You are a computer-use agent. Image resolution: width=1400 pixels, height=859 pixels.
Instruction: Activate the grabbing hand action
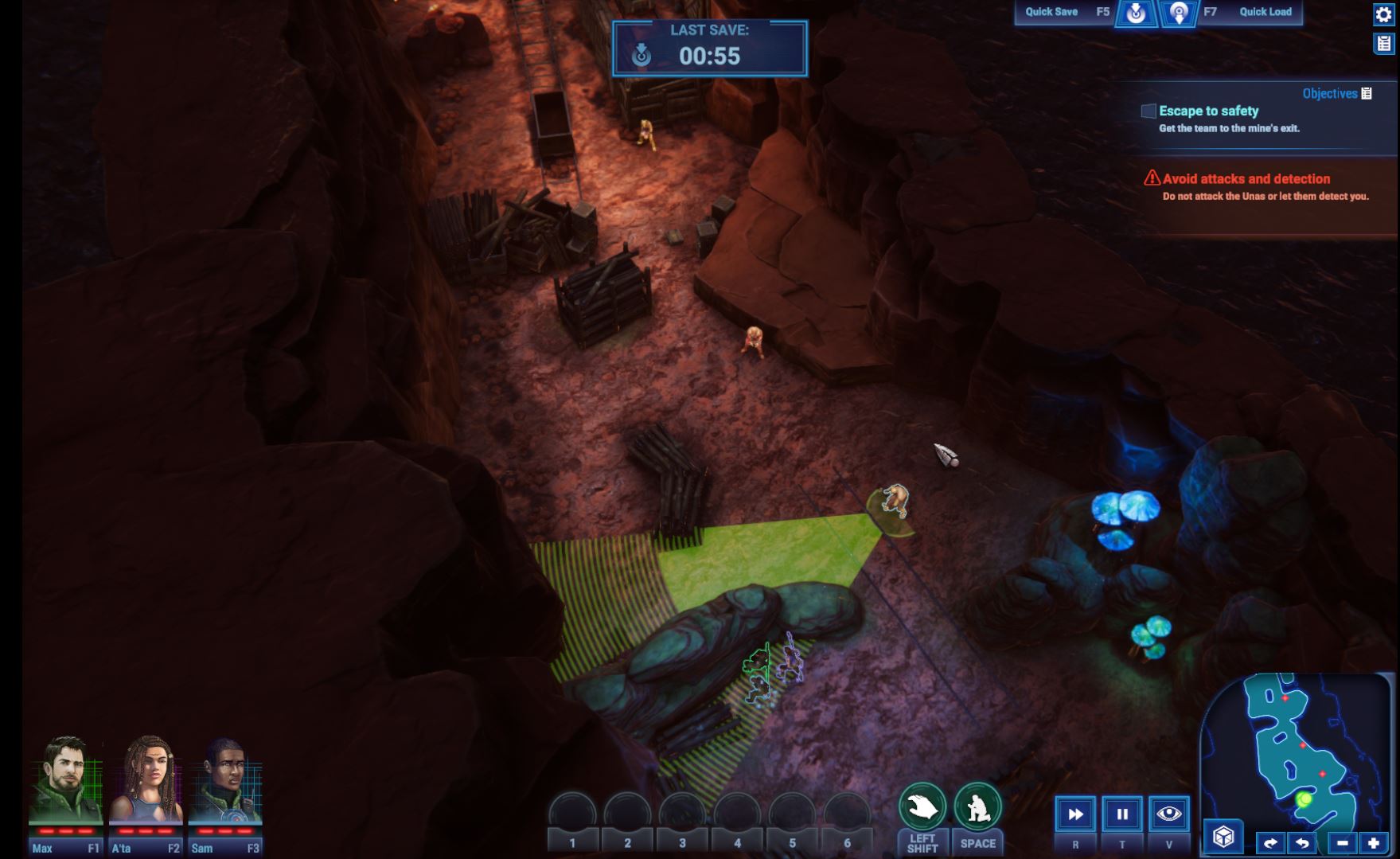pos(922,807)
